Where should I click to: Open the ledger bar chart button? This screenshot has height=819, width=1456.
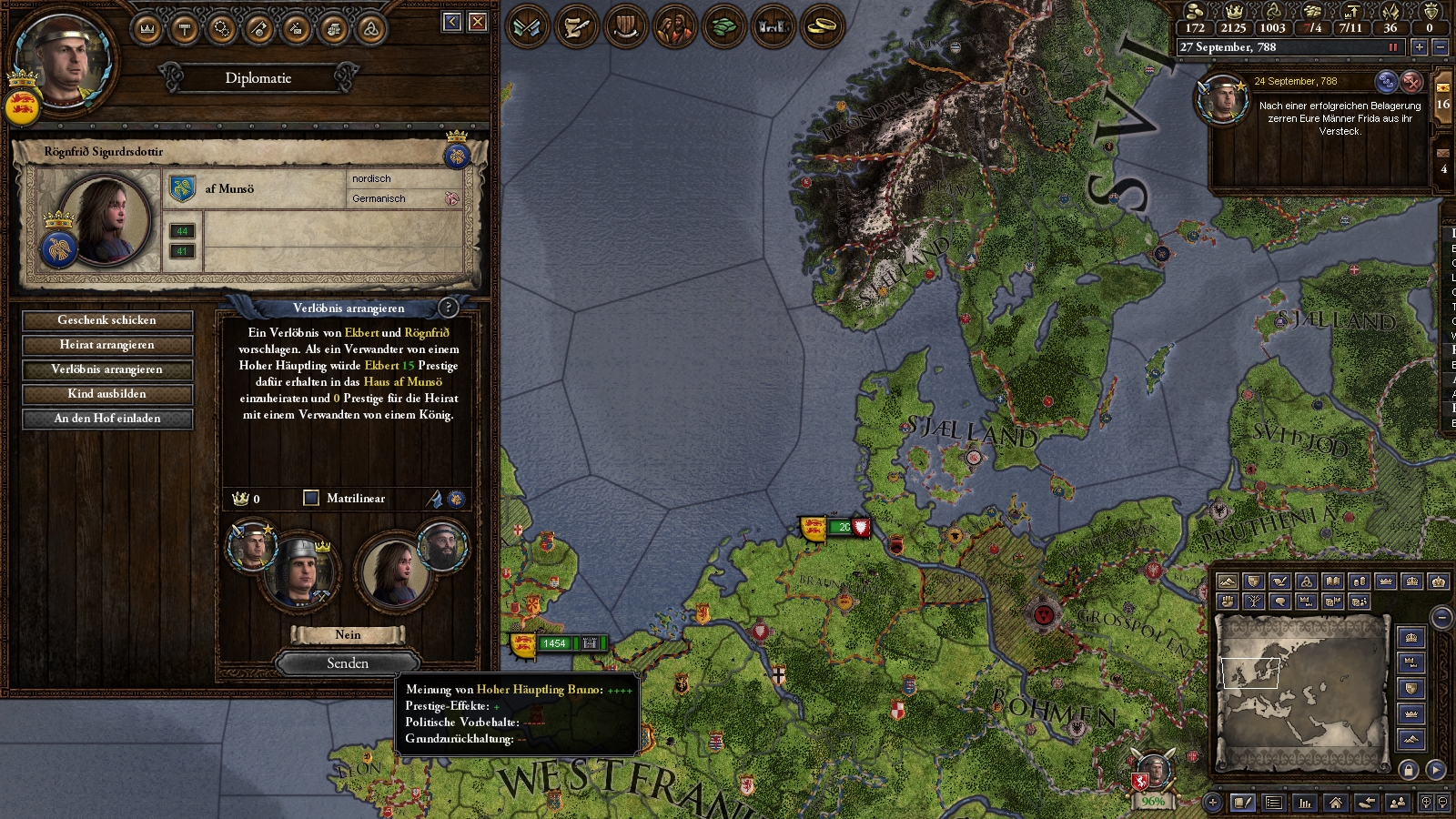click(x=1305, y=803)
